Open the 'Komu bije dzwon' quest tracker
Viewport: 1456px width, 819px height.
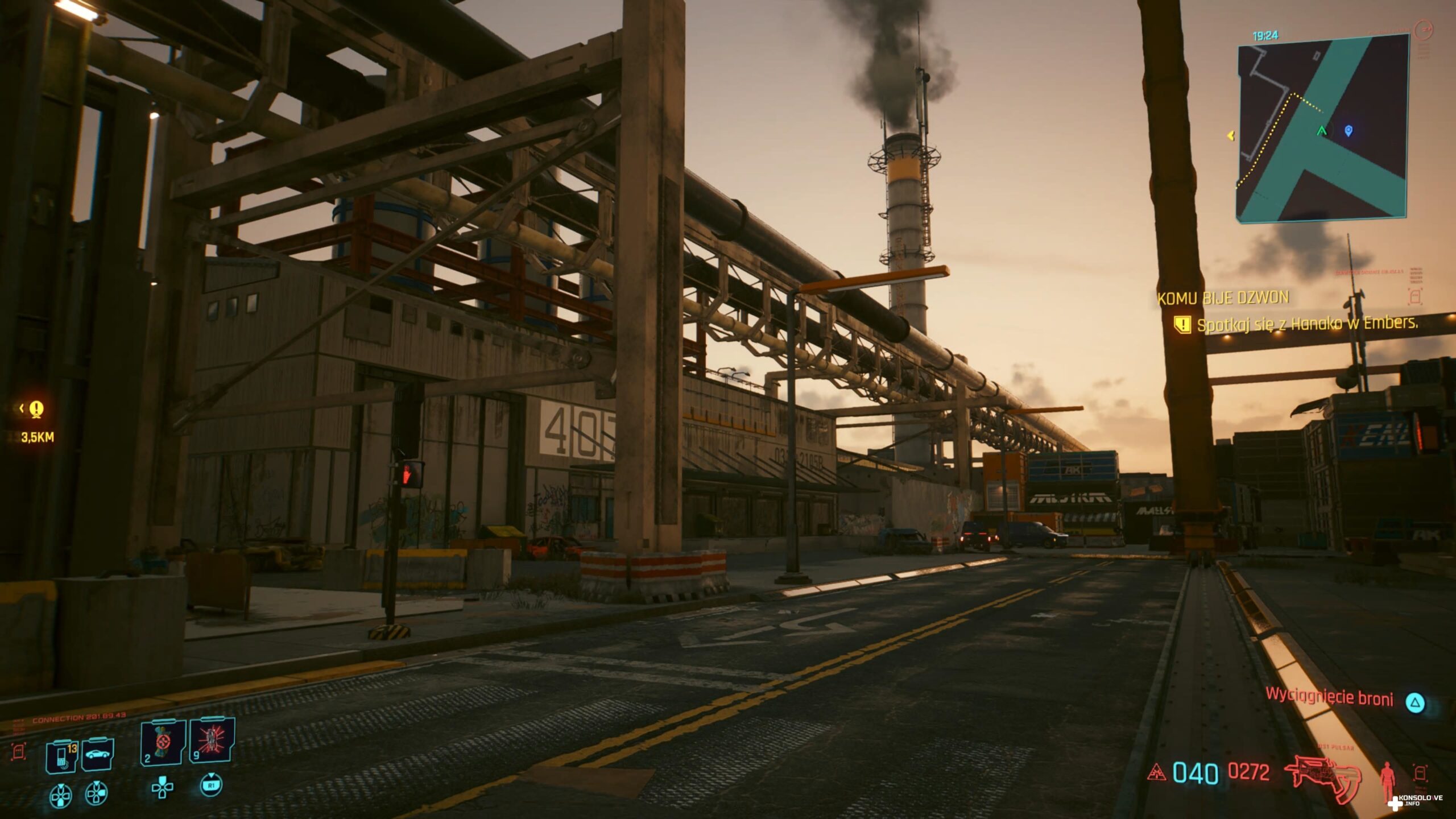tap(1223, 298)
